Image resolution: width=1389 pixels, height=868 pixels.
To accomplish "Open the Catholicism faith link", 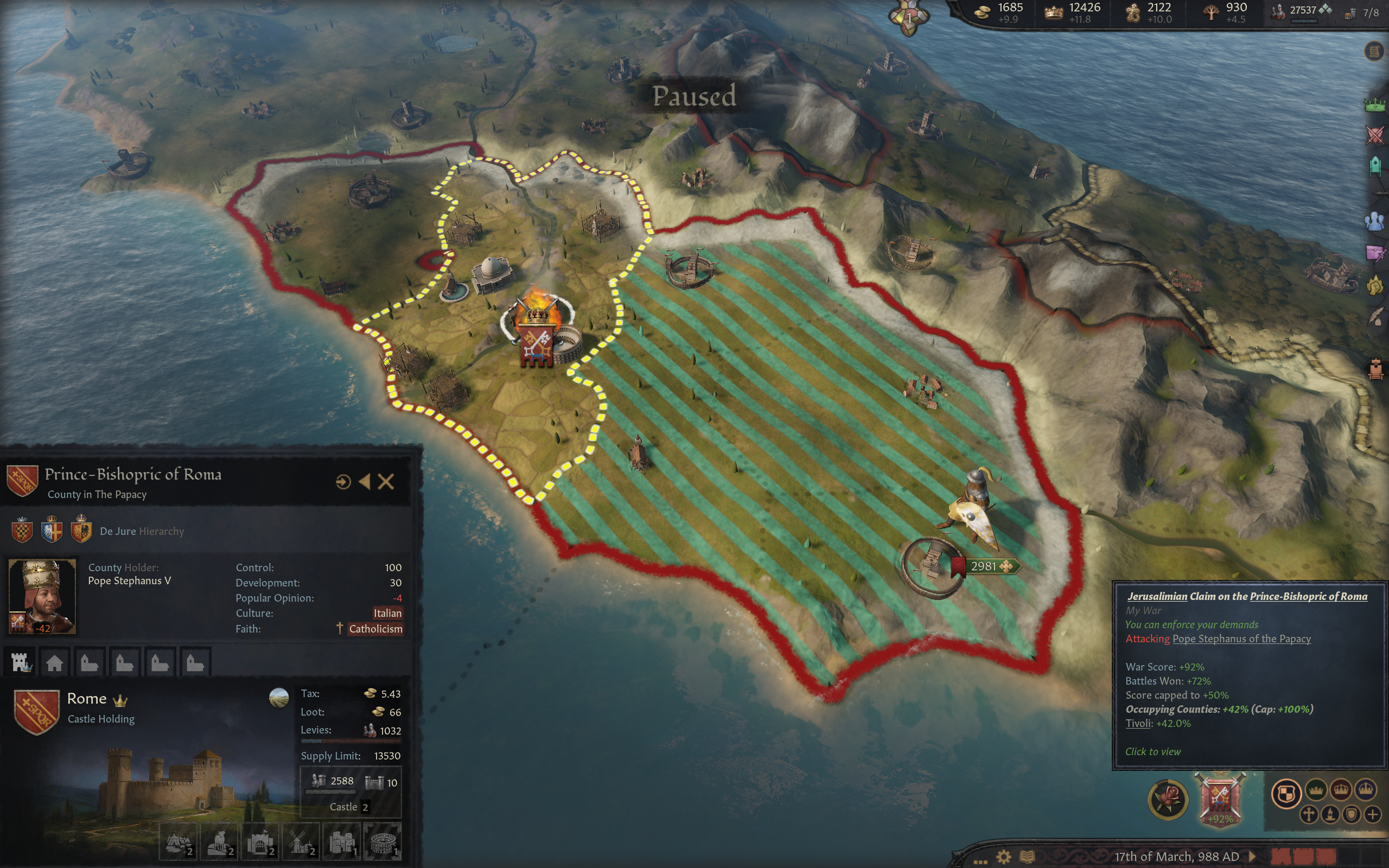I will coord(375,629).
